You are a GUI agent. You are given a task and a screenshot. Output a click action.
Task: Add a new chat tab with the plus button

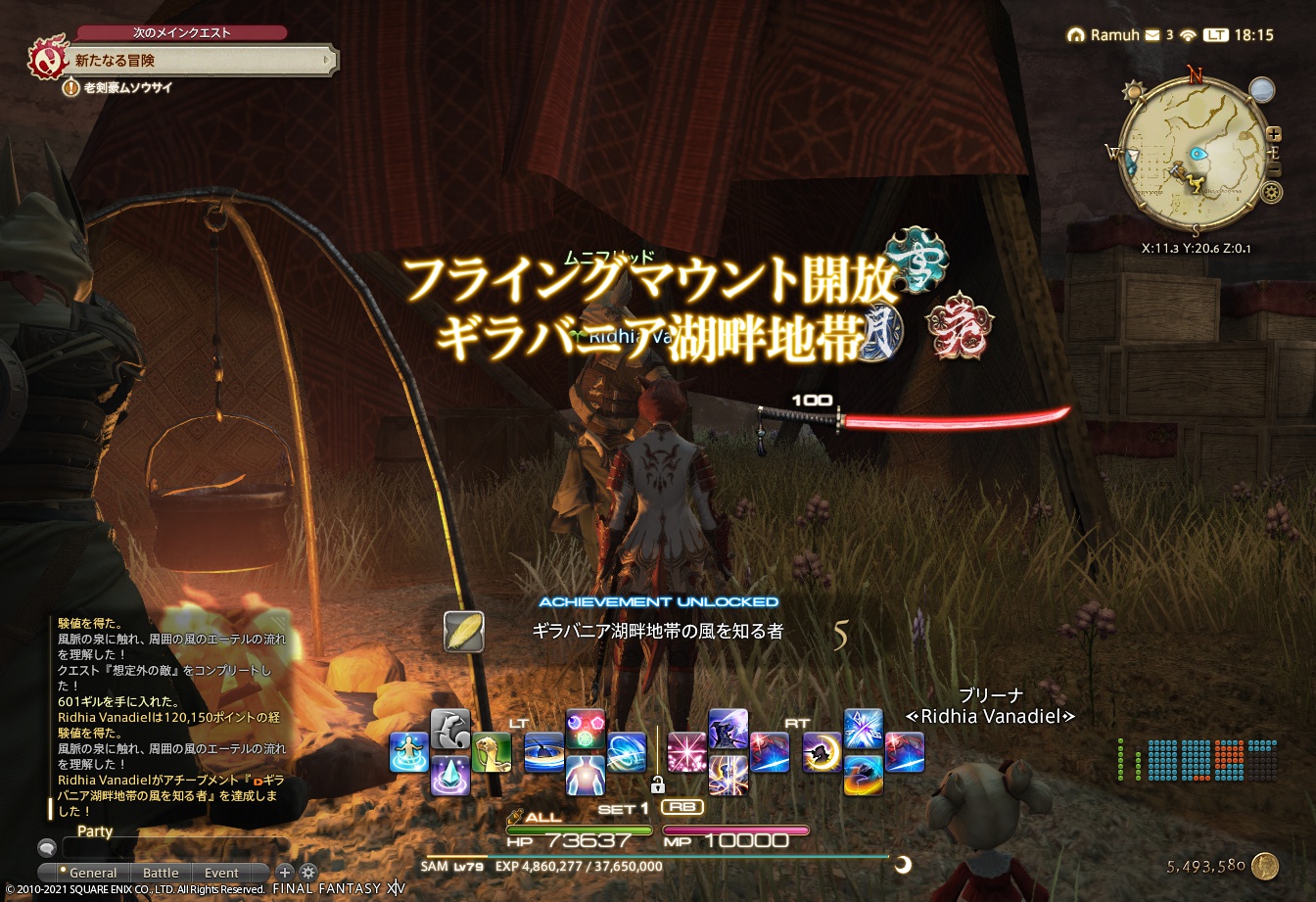click(284, 873)
